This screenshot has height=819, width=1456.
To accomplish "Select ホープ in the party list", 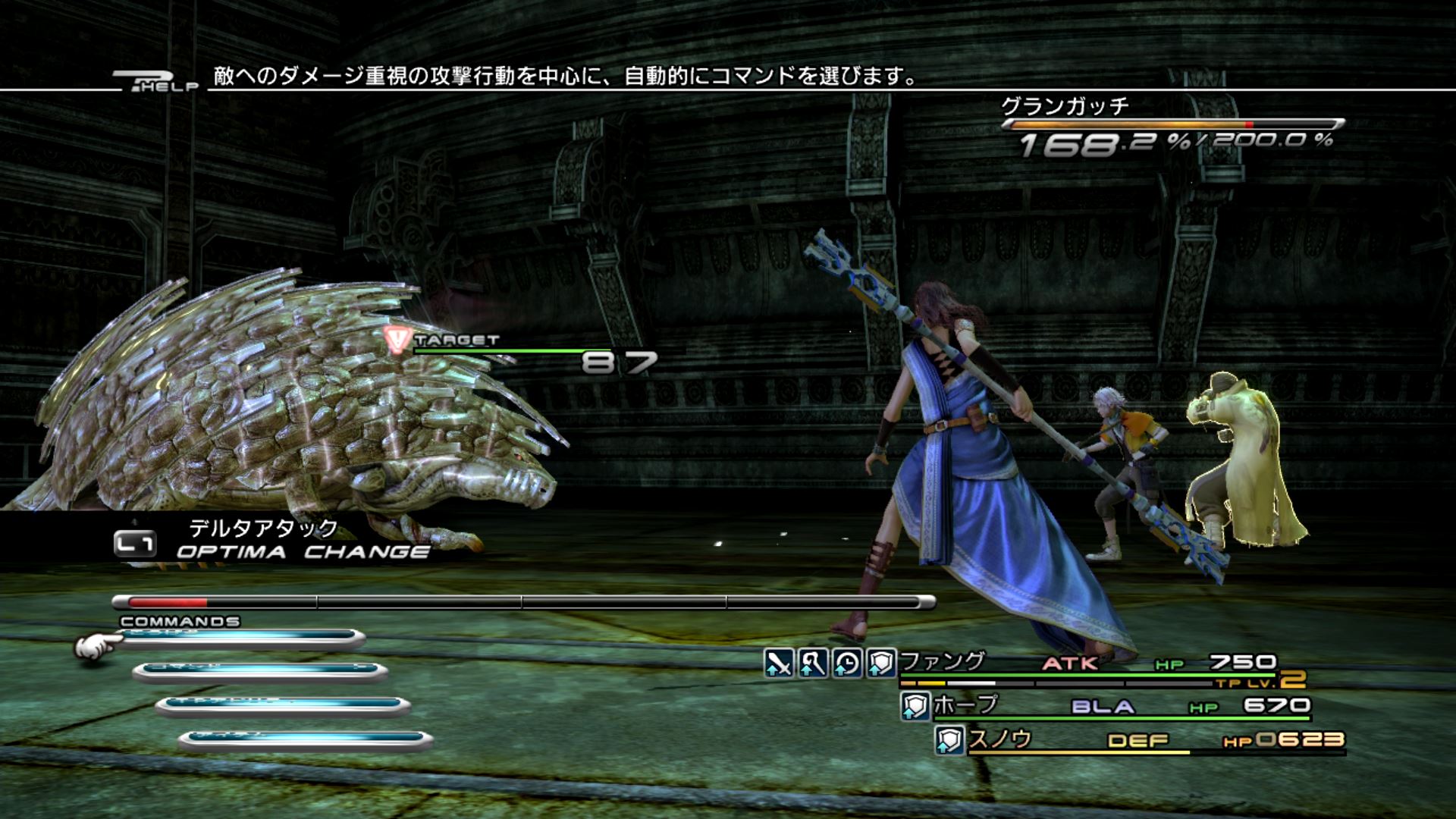I will tap(965, 705).
